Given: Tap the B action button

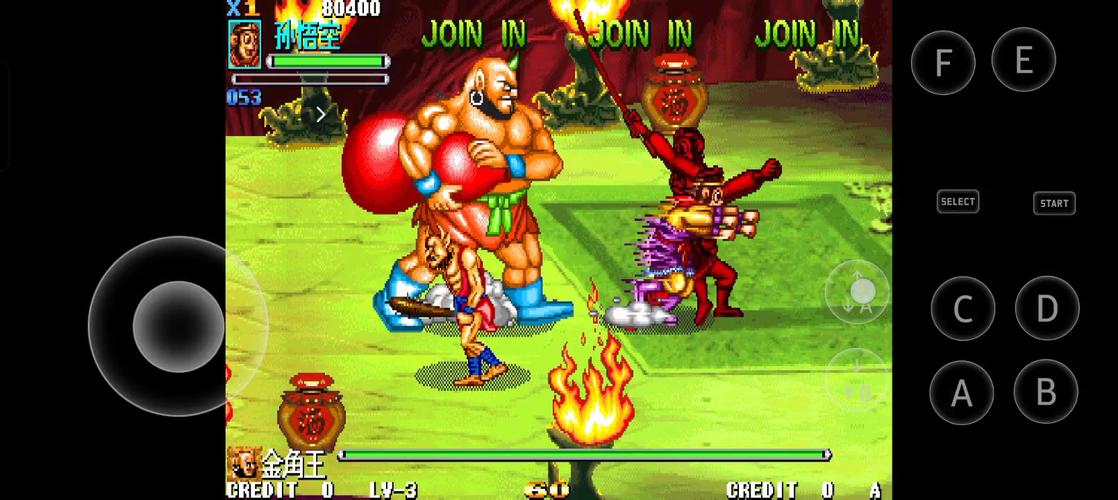Looking at the screenshot, I should click(1046, 392).
